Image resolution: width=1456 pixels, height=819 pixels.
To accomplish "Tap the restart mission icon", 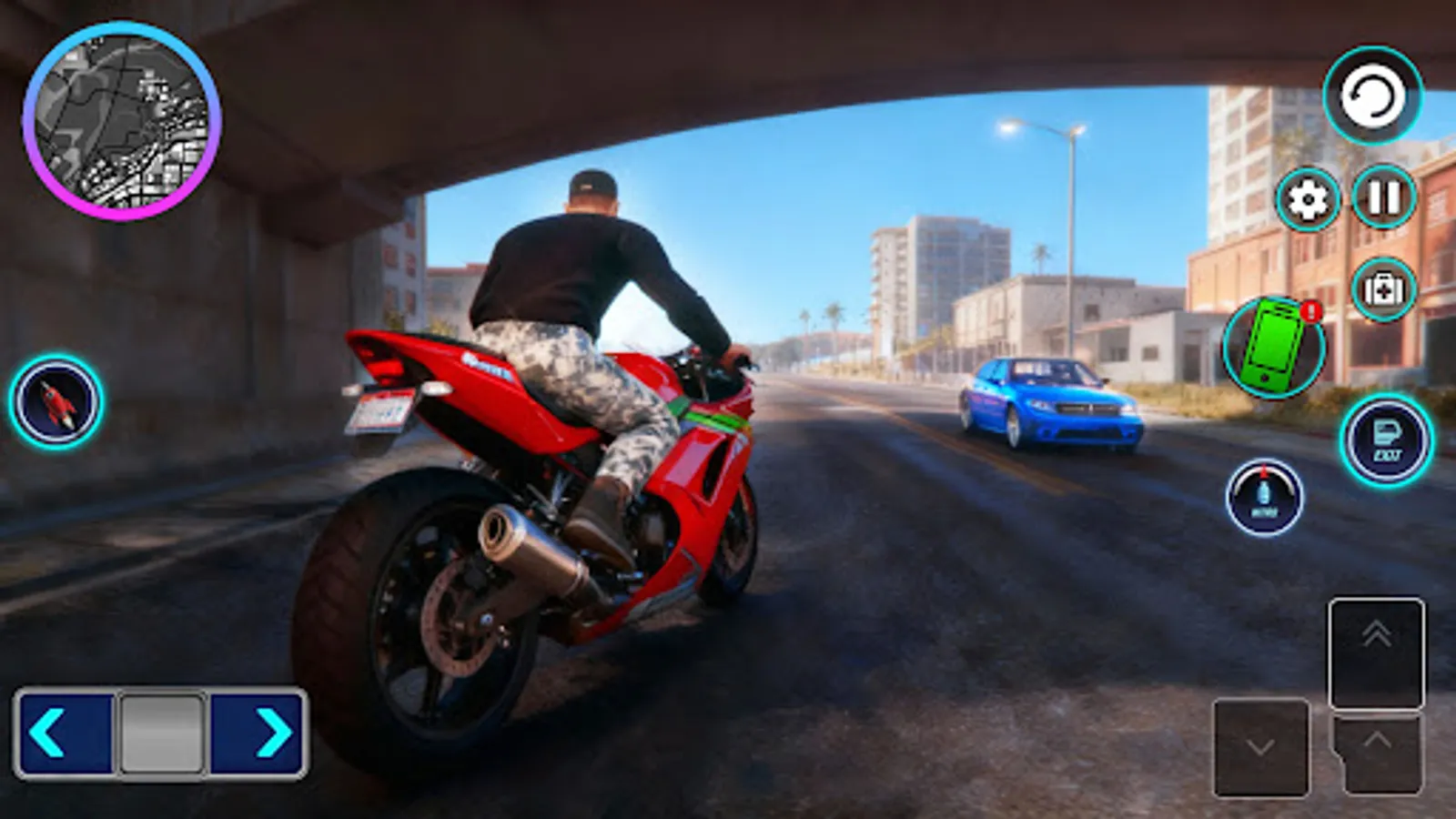I will 1374,97.
